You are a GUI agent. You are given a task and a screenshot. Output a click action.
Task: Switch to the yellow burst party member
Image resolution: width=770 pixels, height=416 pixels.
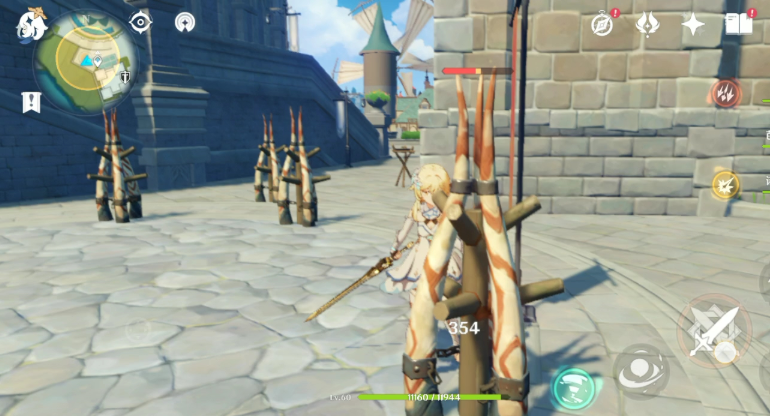click(725, 184)
